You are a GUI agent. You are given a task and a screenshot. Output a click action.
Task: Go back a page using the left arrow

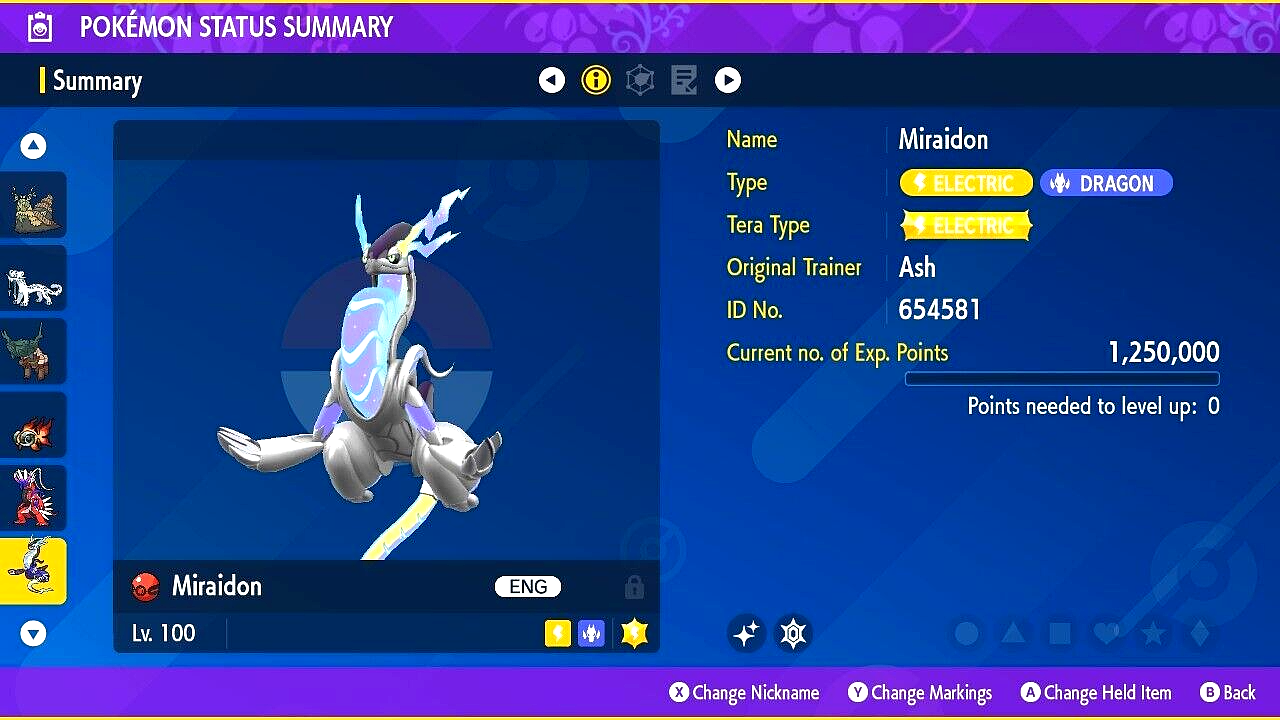tap(552, 79)
